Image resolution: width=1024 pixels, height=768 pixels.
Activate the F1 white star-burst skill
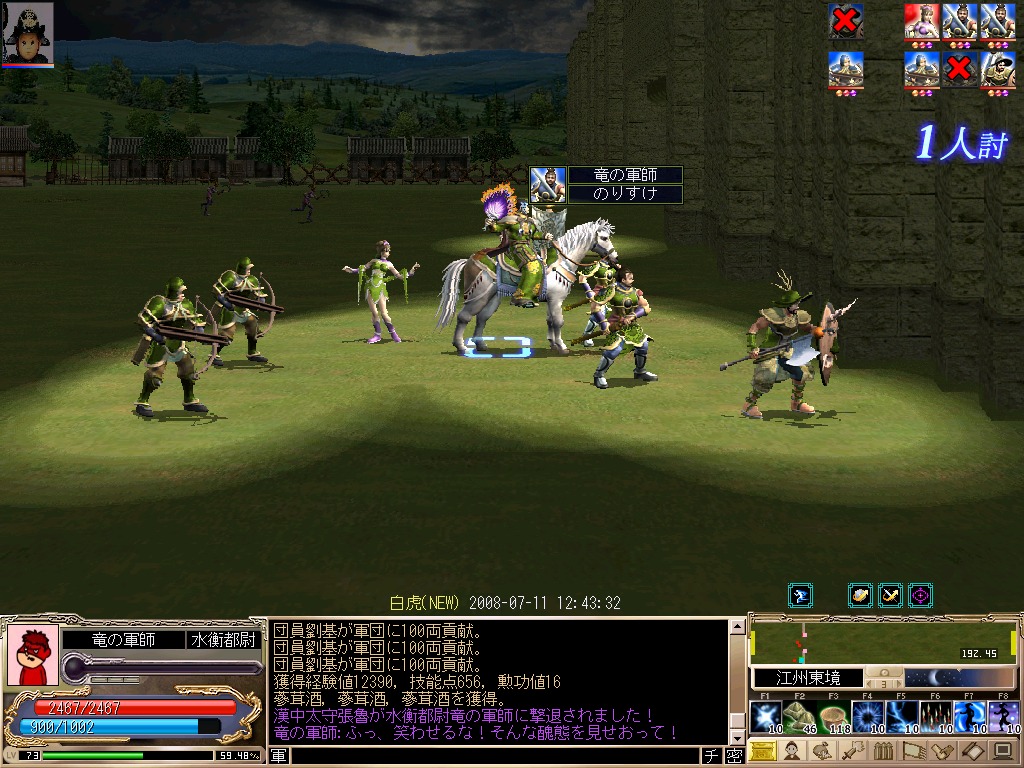pos(765,718)
